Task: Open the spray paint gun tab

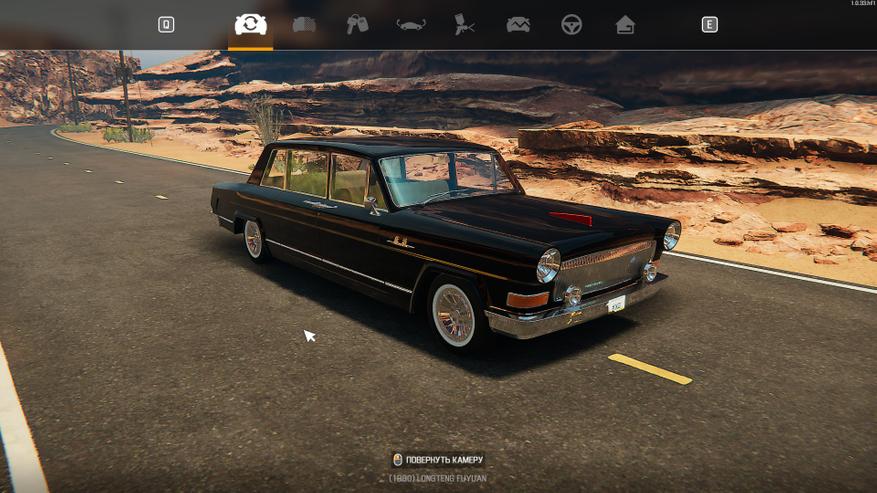Action: pyautogui.click(x=464, y=24)
